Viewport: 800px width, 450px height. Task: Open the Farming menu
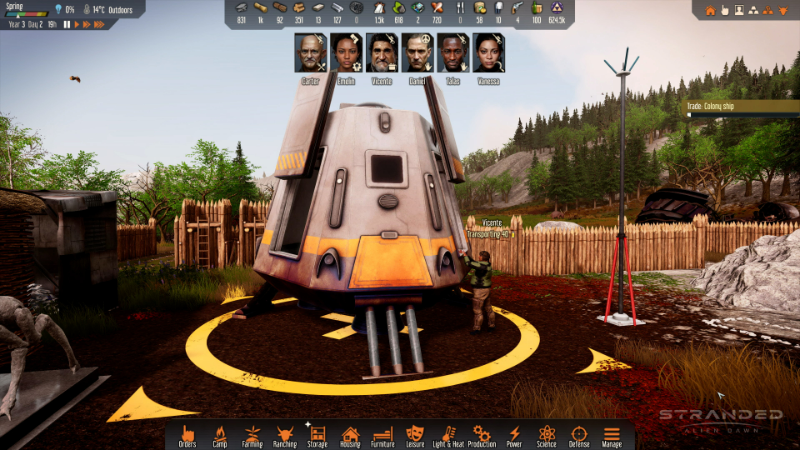click(252, 435)
